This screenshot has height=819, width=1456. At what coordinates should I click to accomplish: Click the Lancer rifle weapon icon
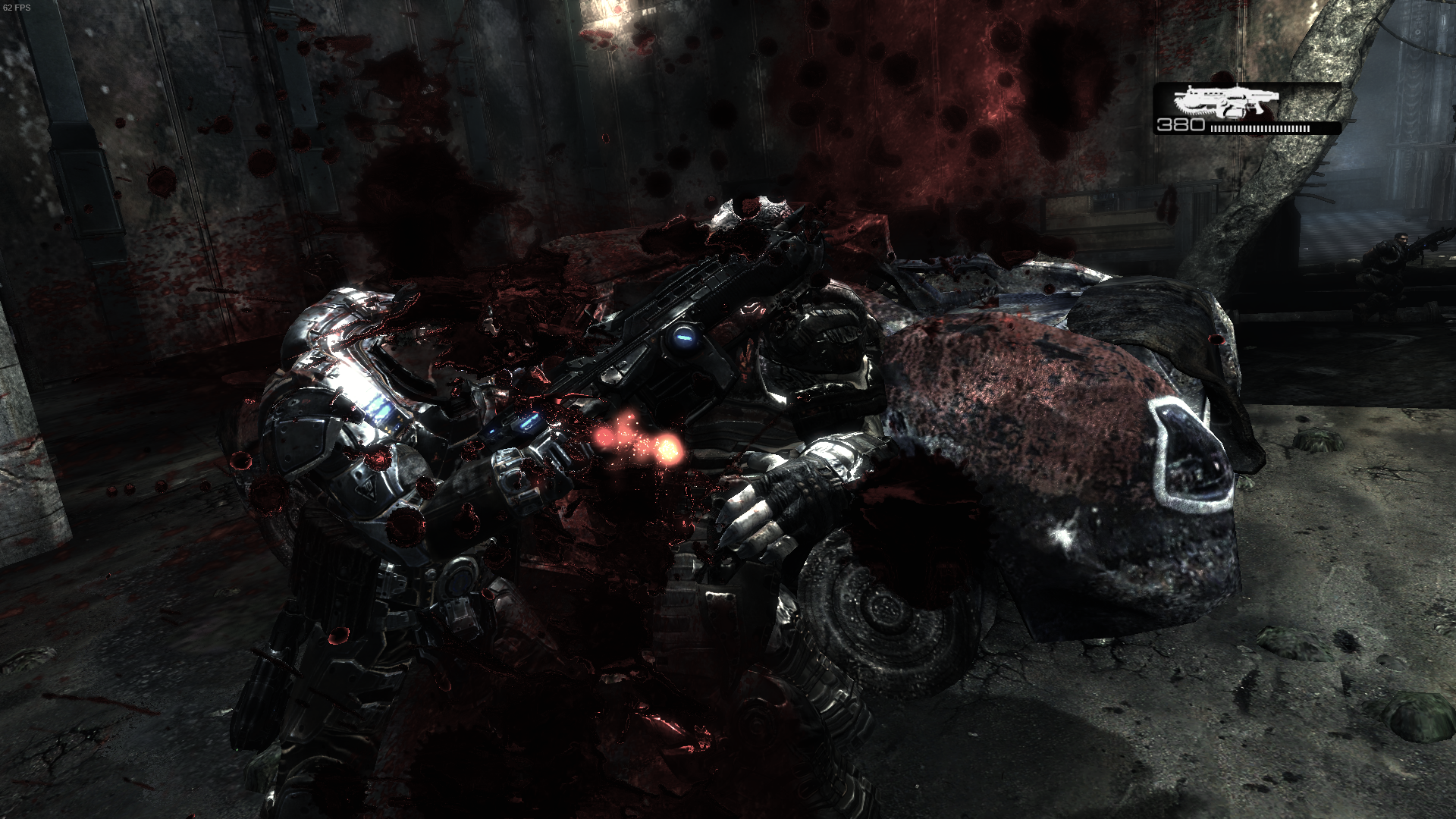tap(1225, 102)
